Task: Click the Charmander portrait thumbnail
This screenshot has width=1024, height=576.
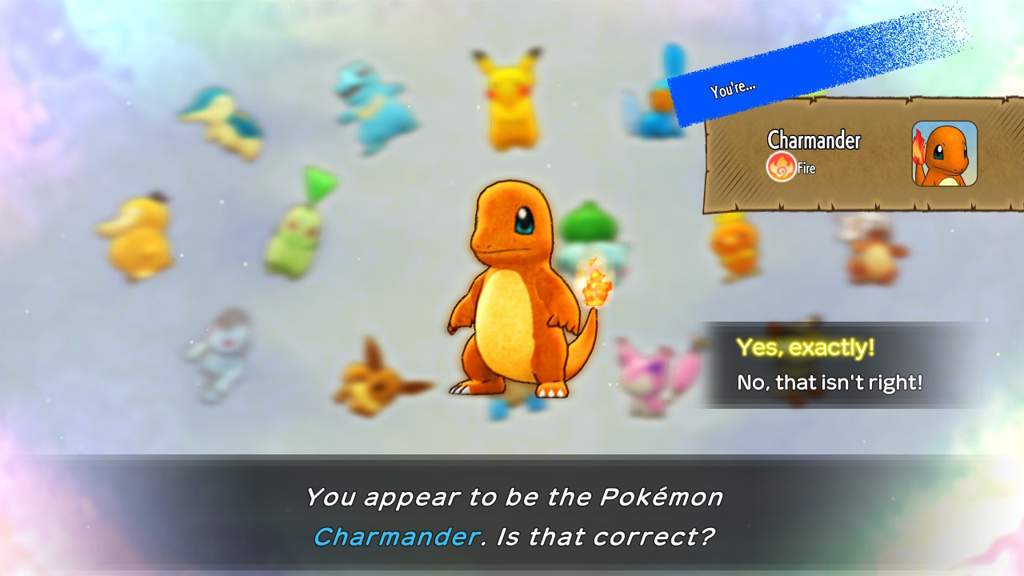Action: pos(944,154)
